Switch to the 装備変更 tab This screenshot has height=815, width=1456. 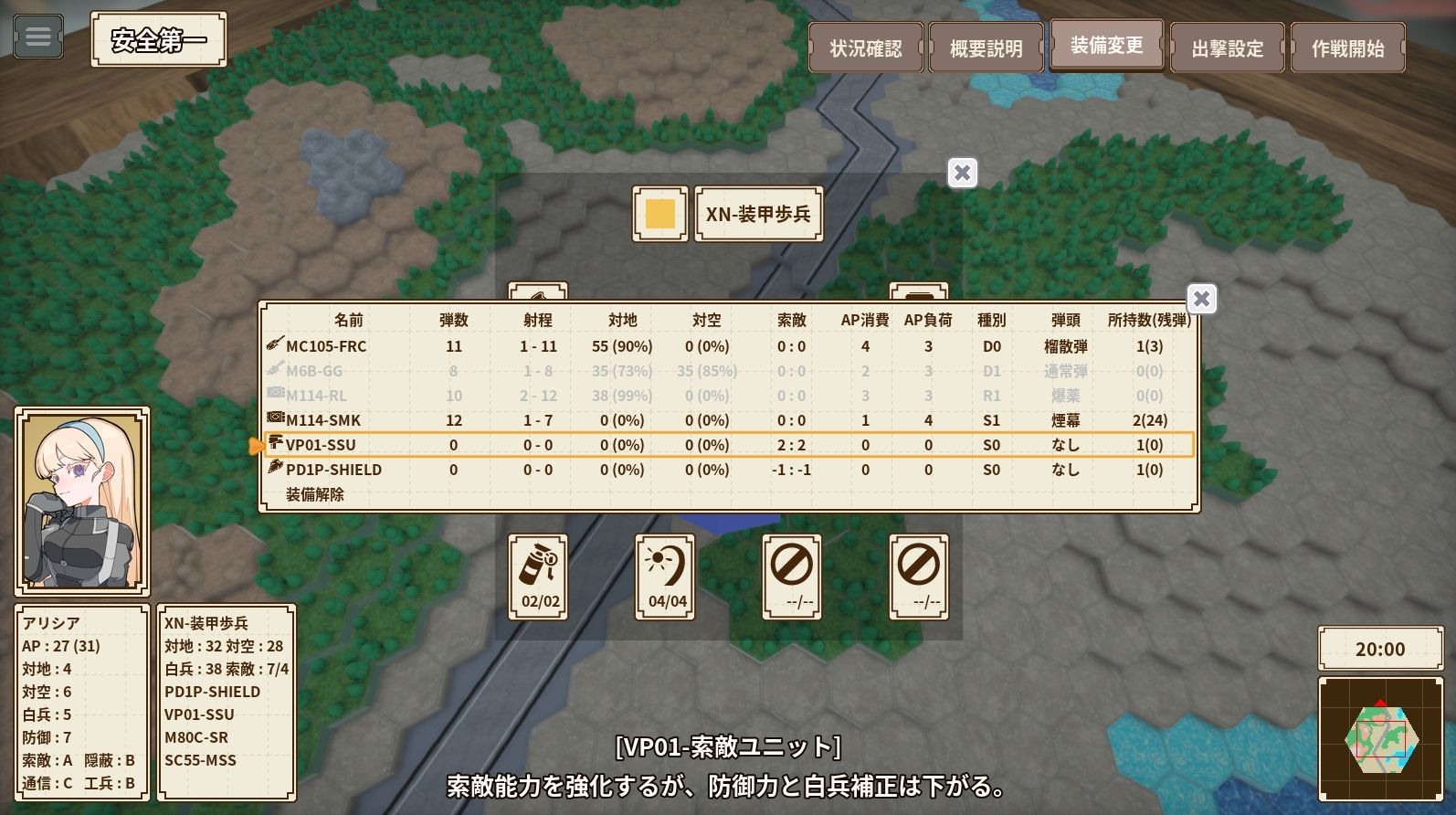(x=1106, y=45)
